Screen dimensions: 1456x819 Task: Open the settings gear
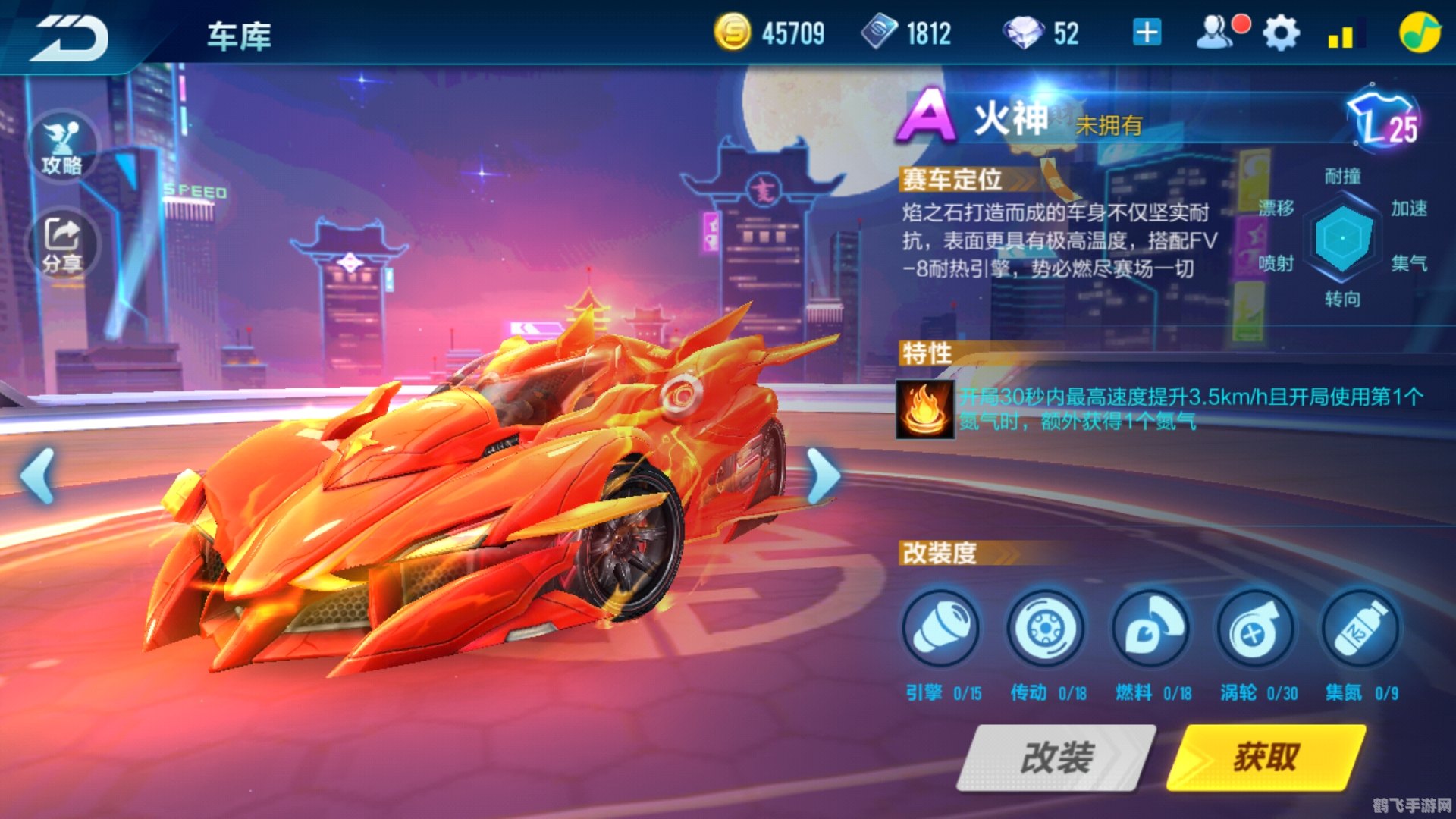point(1282,32)
